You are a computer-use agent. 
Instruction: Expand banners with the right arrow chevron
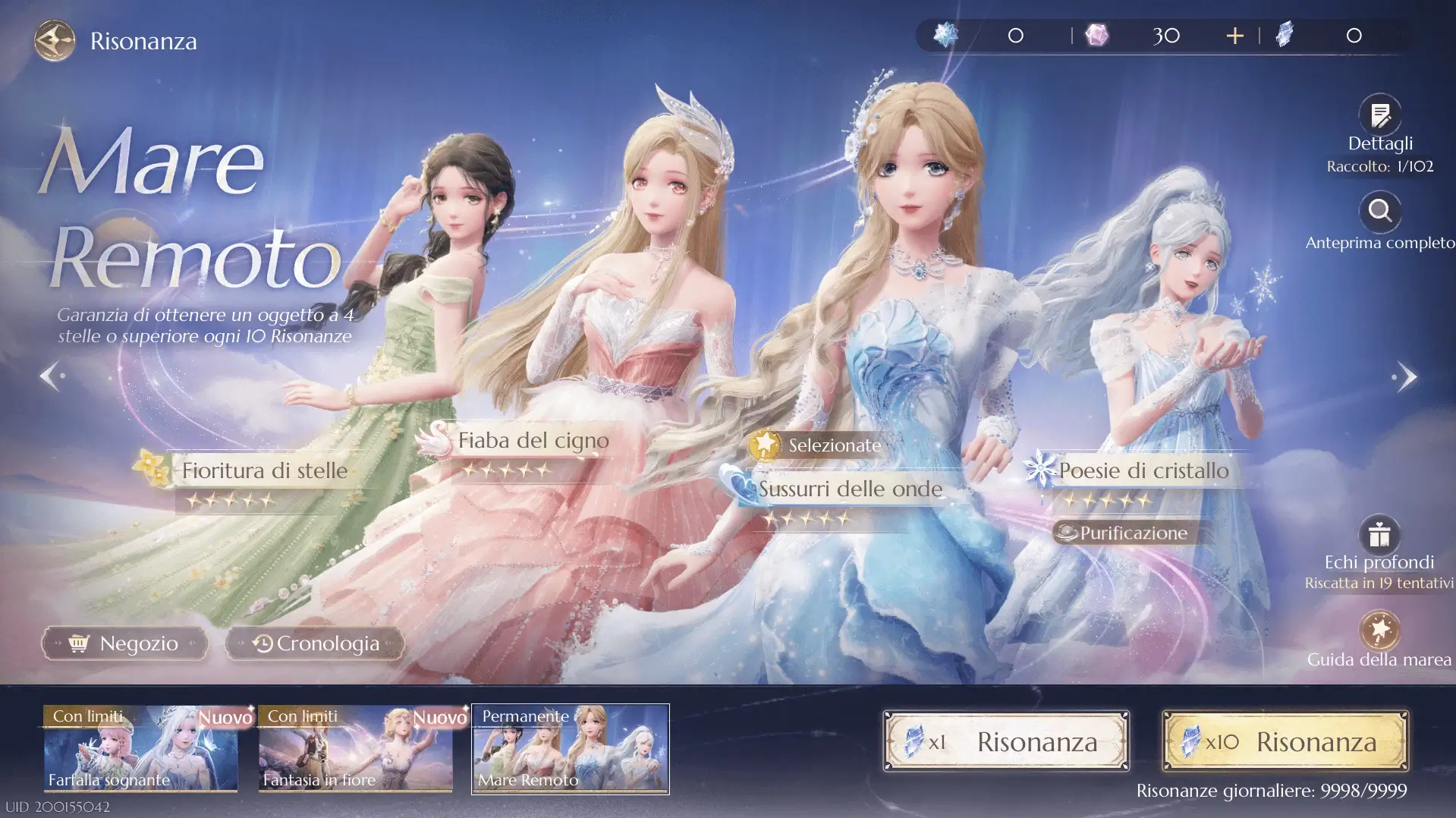pos(1409,375)
